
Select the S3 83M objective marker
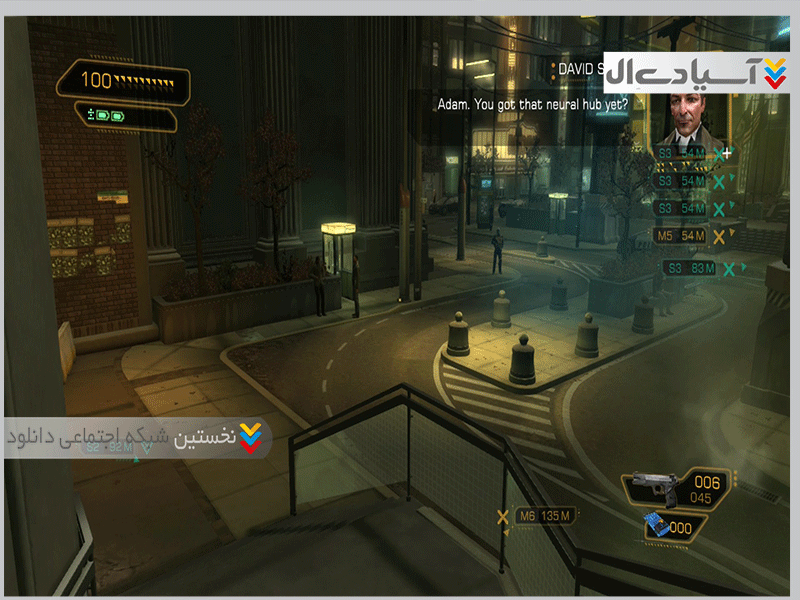[690, 268]
